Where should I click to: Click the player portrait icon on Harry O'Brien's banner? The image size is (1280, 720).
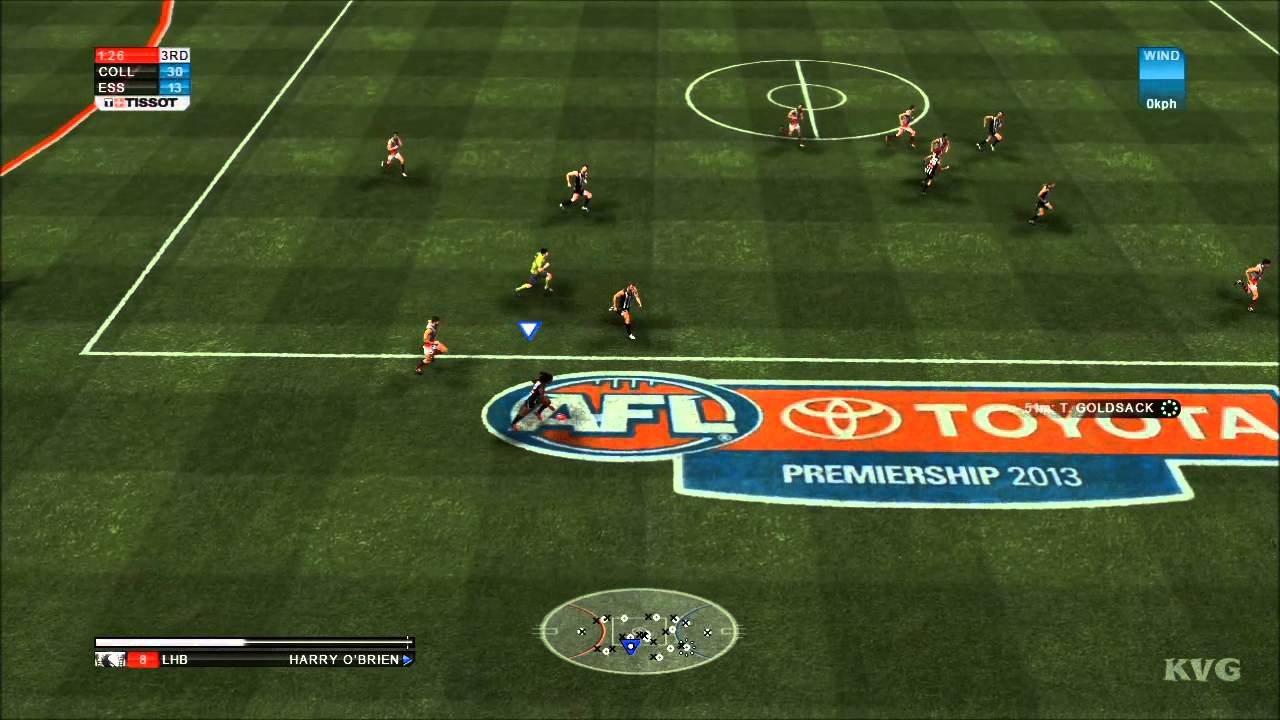click(x=109, y=660)
